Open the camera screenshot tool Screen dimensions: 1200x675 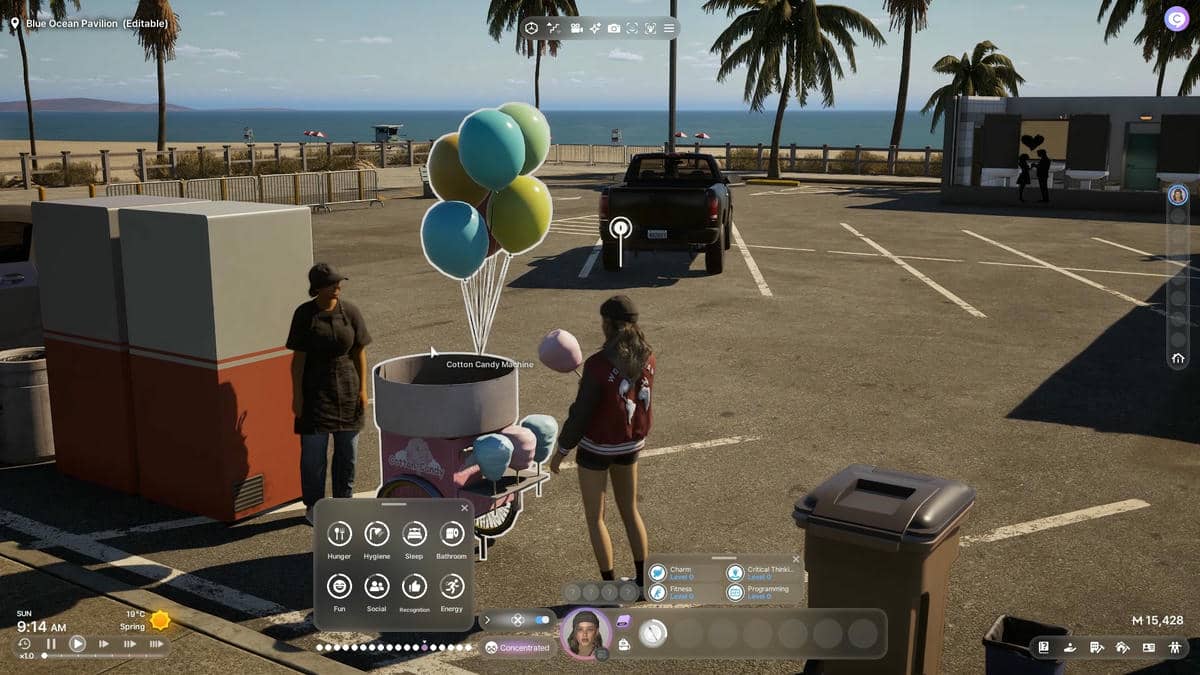614,28
